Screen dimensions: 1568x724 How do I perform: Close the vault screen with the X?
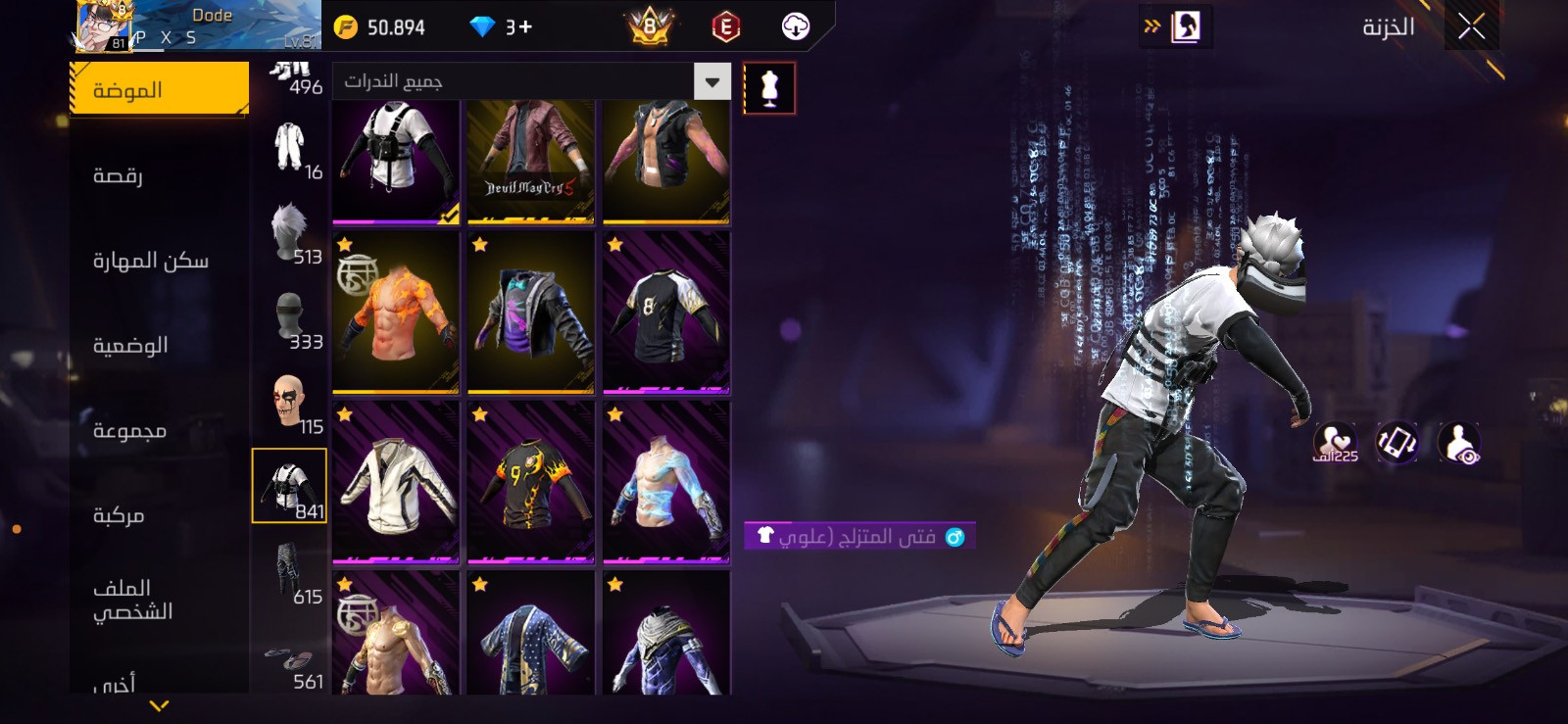point(1471,26)
